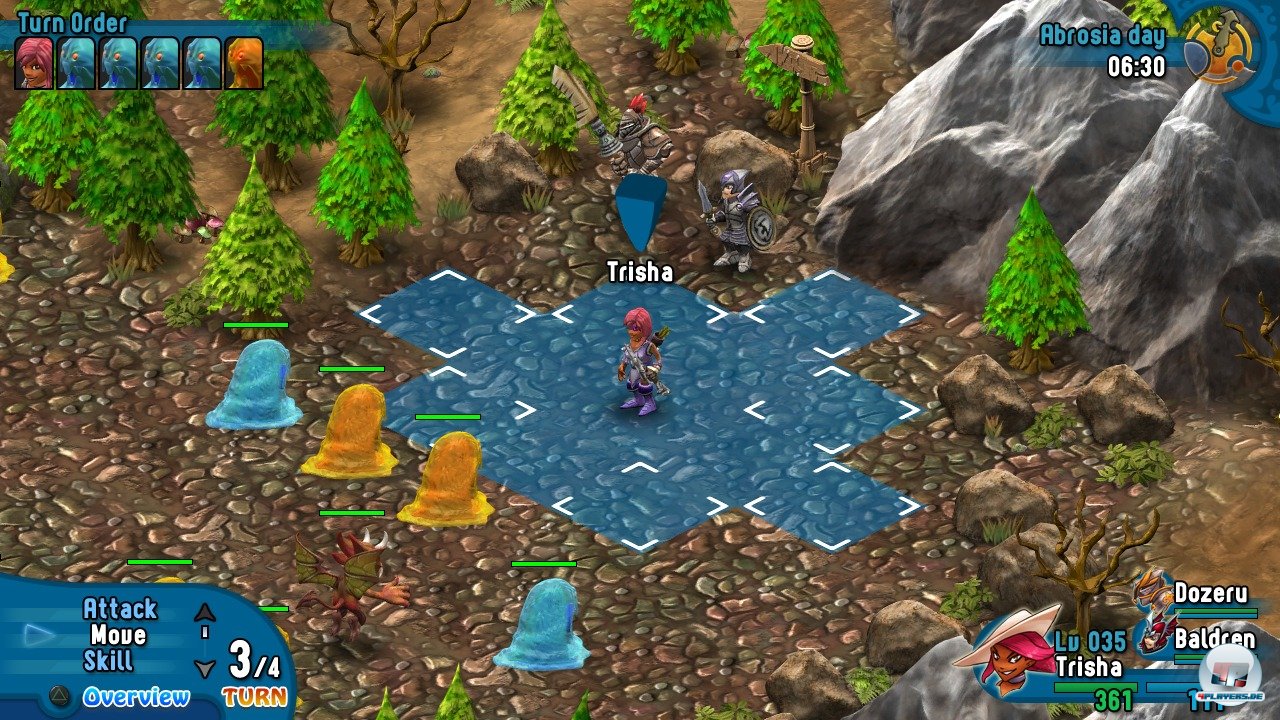This screenshot has height=720, width=1280.
Task: Open the battlefield Overview
Action: coord(135,697)
